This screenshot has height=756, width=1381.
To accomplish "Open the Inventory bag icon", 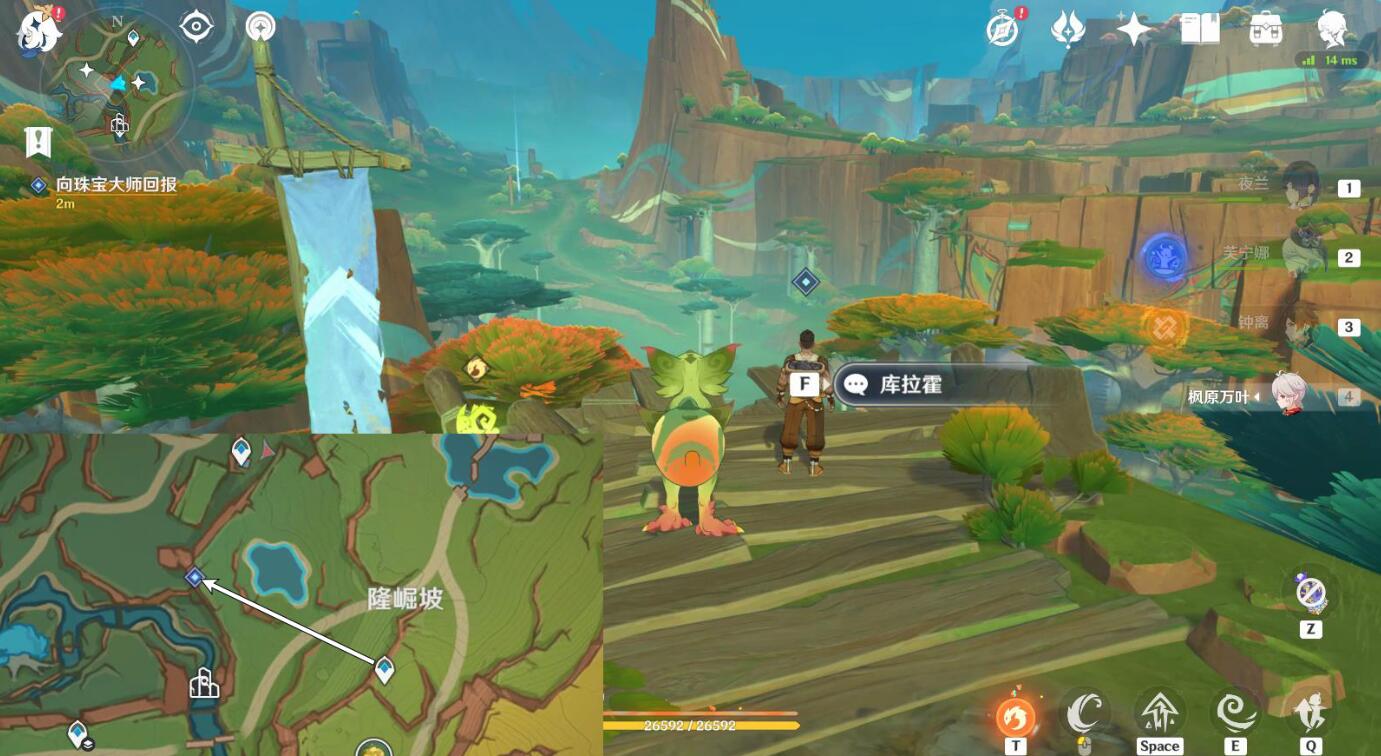I will click(x=1265, y=30).
